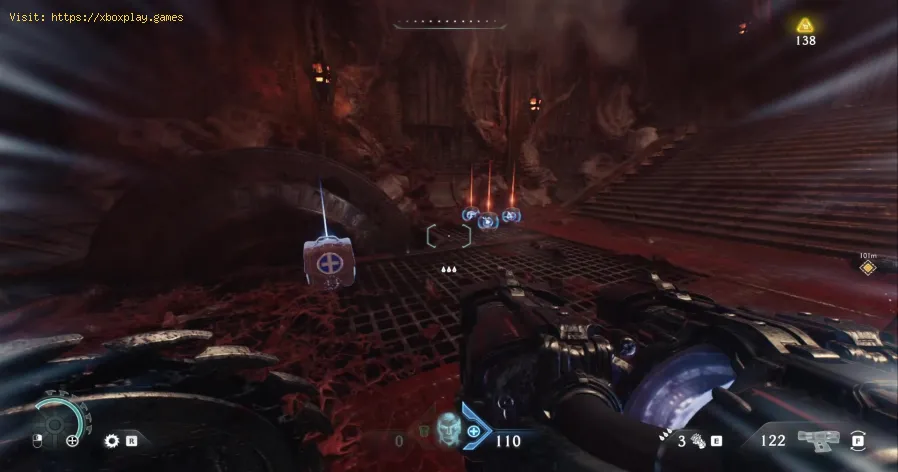Select the blue health cross icon
This screenshot has height=472, width=898.
(473, 433)
